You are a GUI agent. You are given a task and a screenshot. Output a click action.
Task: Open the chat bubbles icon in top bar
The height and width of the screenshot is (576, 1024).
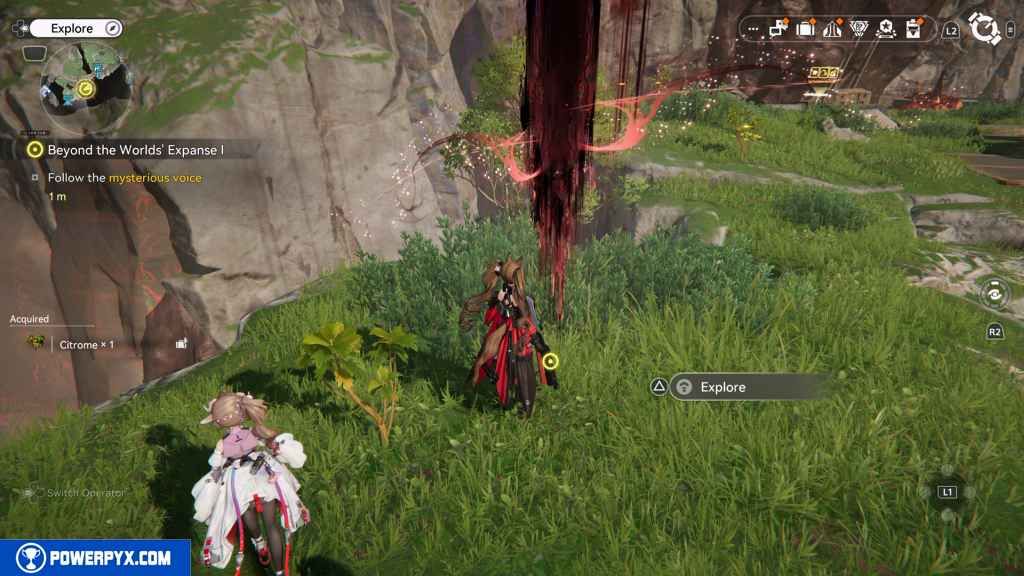pos(779,30)
